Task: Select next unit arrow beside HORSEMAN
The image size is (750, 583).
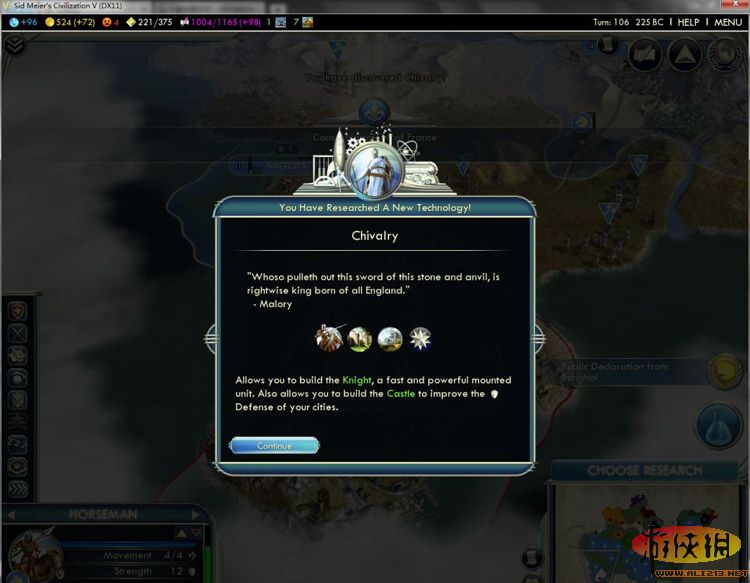Action: tap(196, 514)
